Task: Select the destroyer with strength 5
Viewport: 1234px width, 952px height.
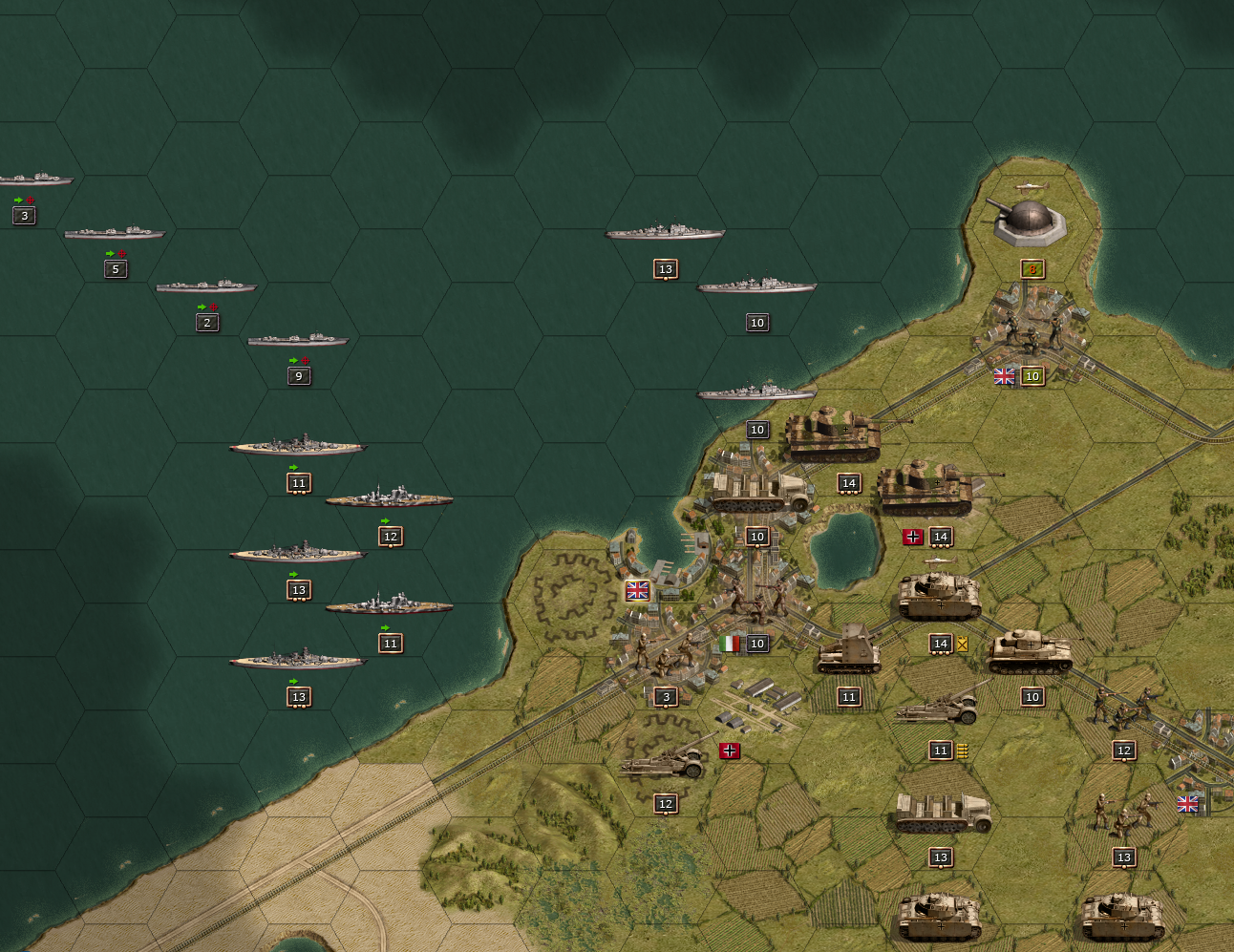Action: click(115, 233)
